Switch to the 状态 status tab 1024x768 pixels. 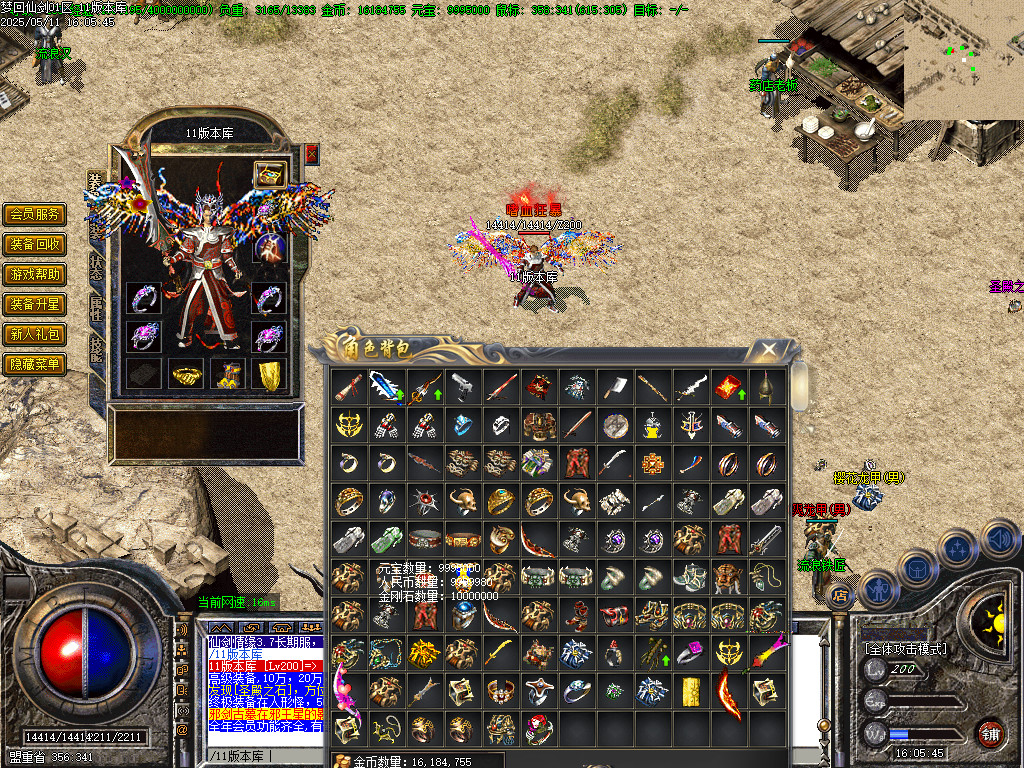[96, 266]
